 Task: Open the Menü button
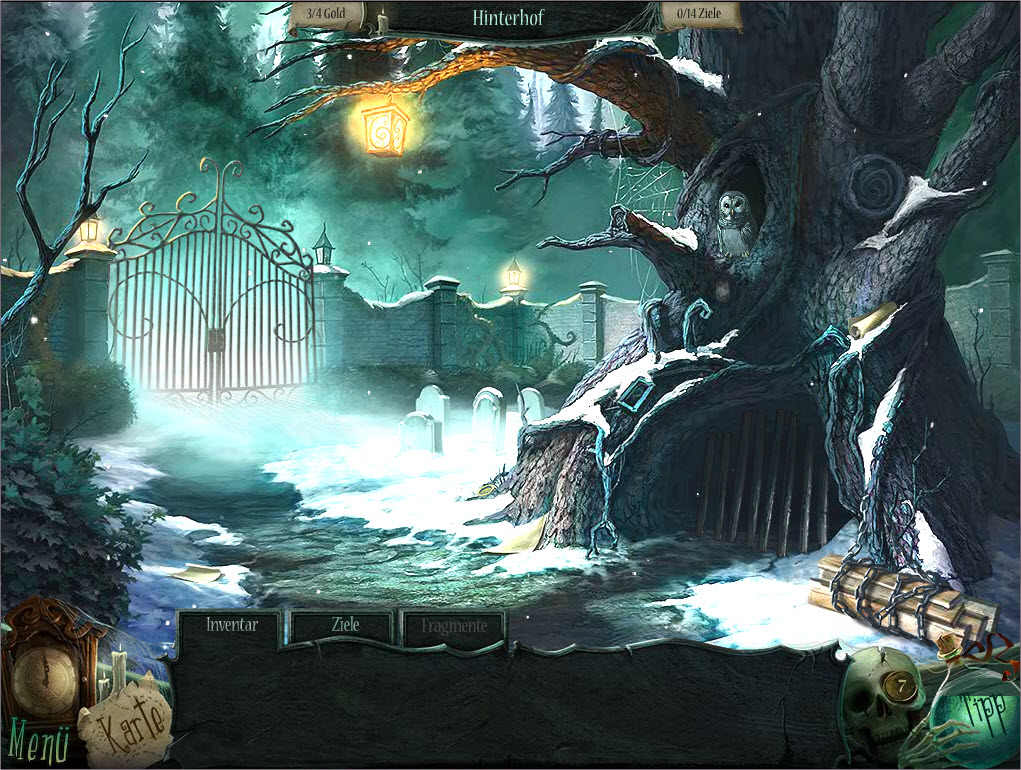40,742
